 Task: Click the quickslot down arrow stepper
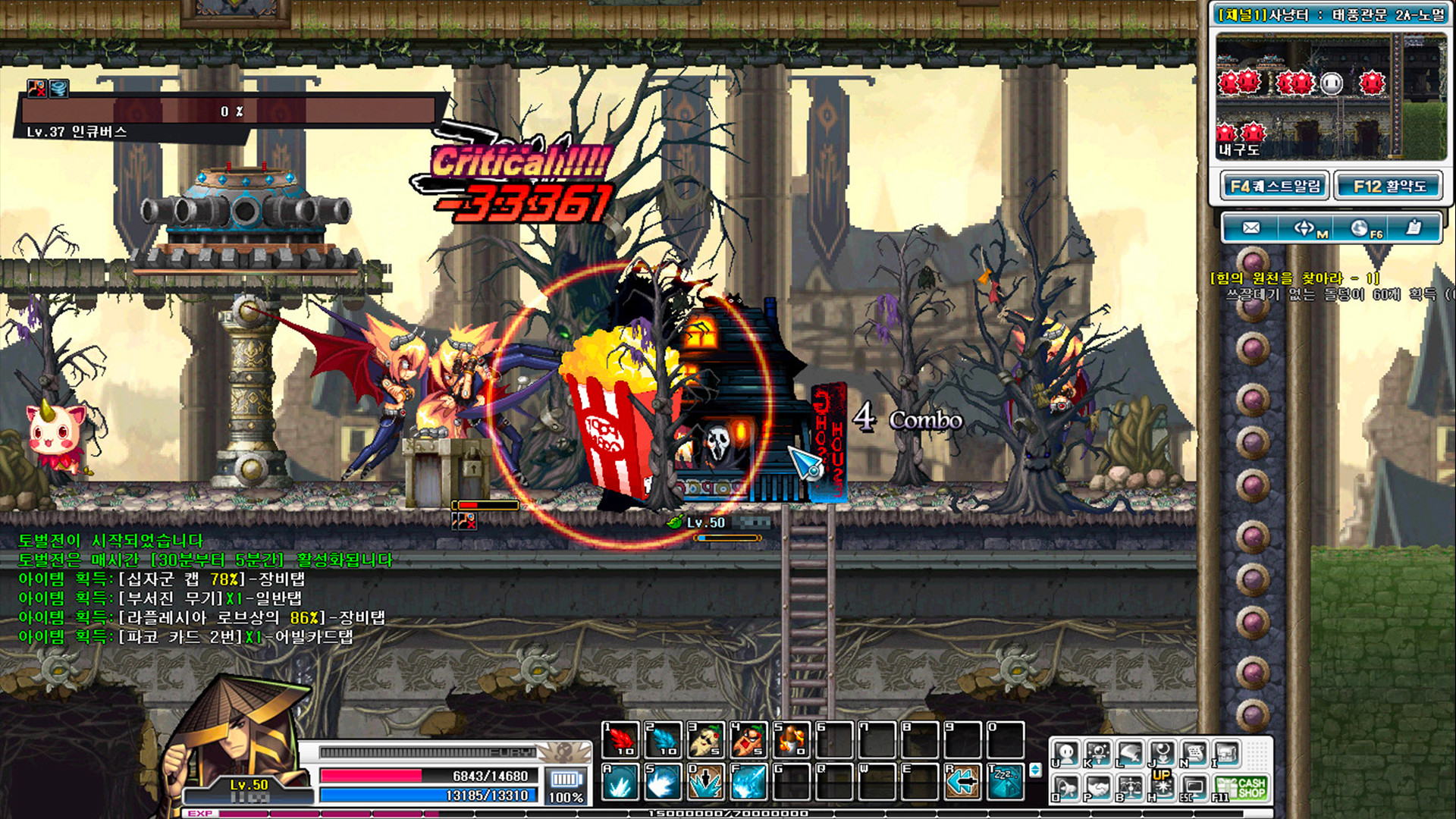1036,773
